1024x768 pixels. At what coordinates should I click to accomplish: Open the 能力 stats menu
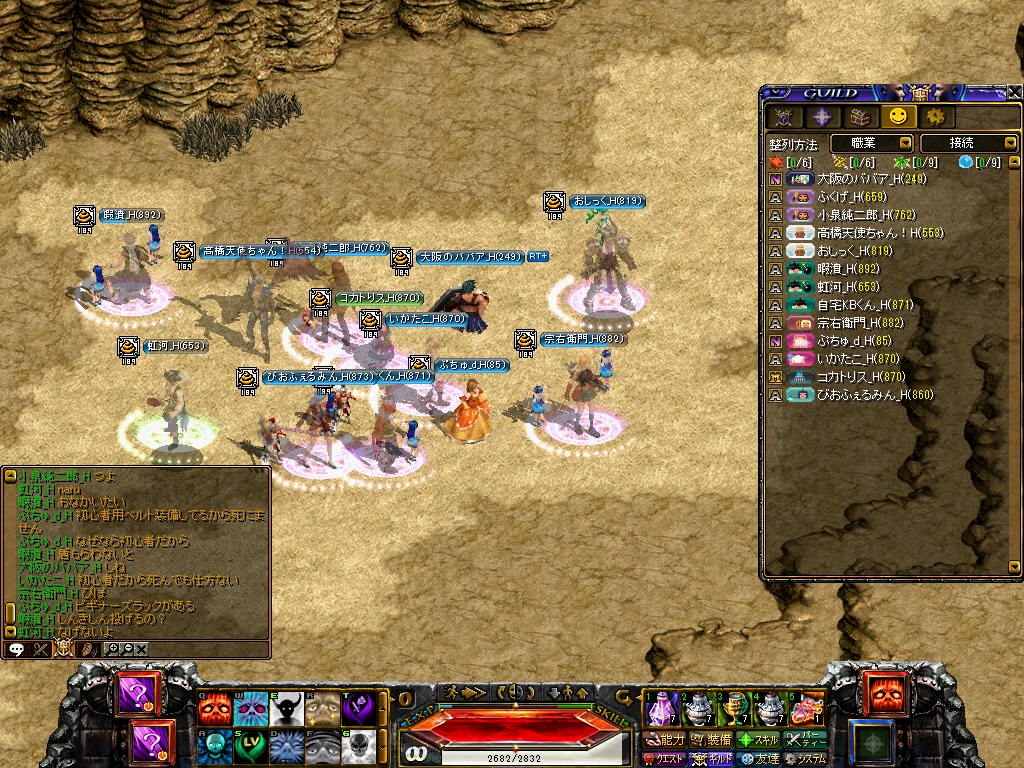click(663, 740)
